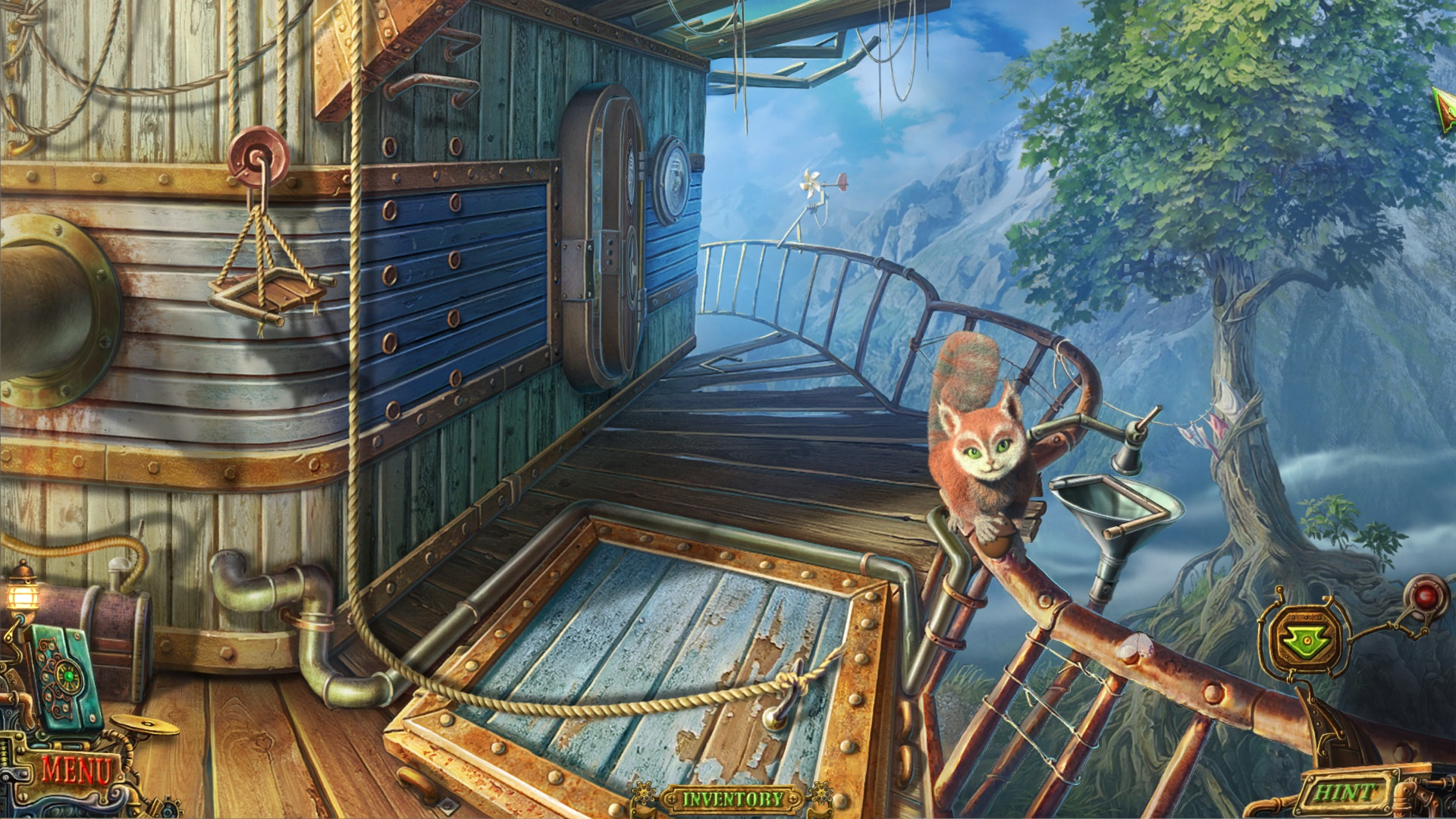Use the green HINT button
Viewport: 1456px width, 819px height.
click(x=1345, y=794)
